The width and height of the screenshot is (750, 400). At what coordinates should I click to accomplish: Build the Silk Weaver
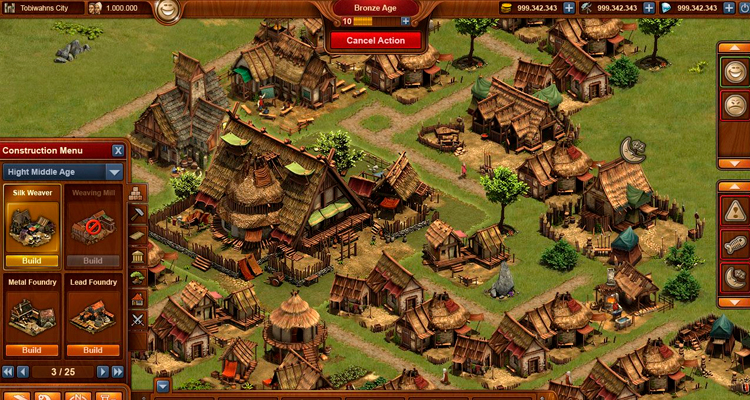pyautogui.click(x=32, y=261)
